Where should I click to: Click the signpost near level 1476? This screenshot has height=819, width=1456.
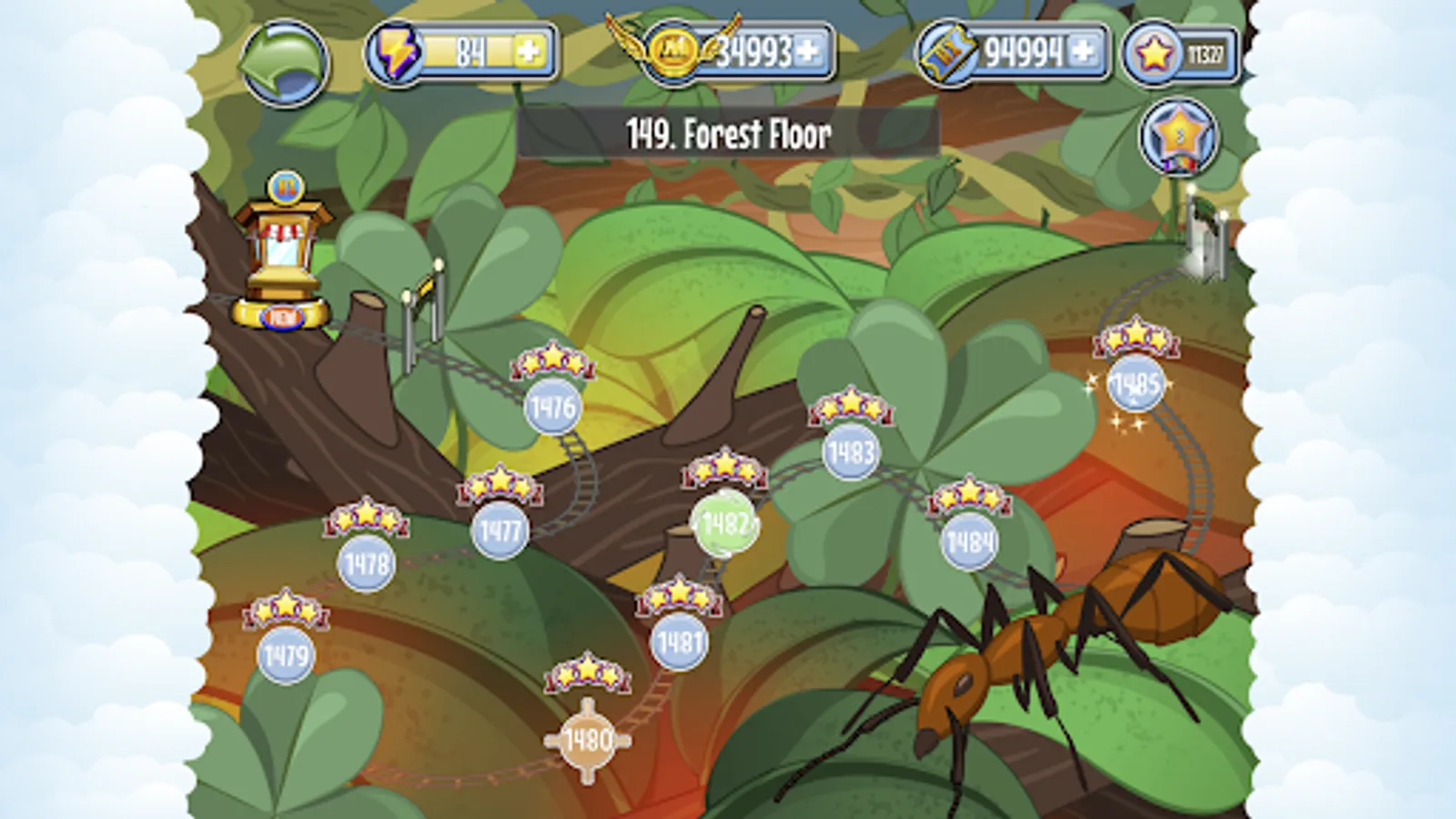coord(426,300)
